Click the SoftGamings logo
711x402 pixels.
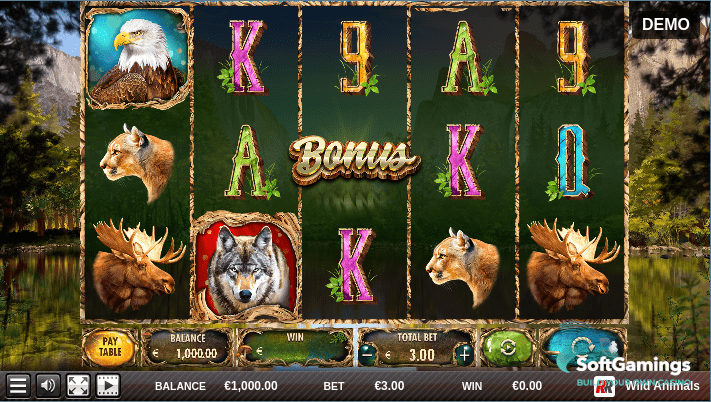click(634, 368)
